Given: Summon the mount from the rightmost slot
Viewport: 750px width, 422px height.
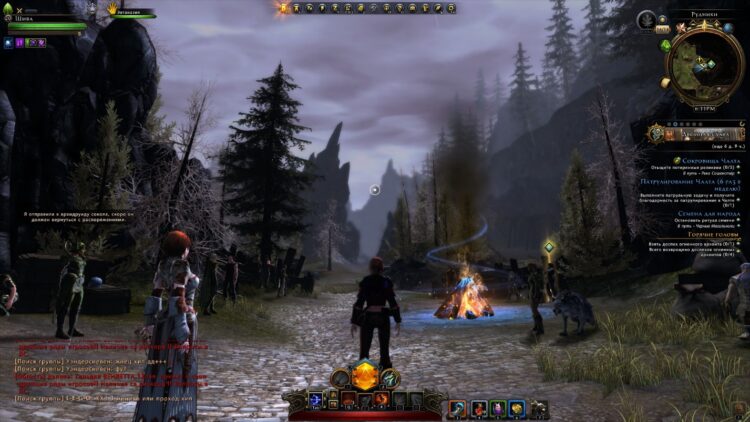Looking at the screenshot, I should point(540,408).
